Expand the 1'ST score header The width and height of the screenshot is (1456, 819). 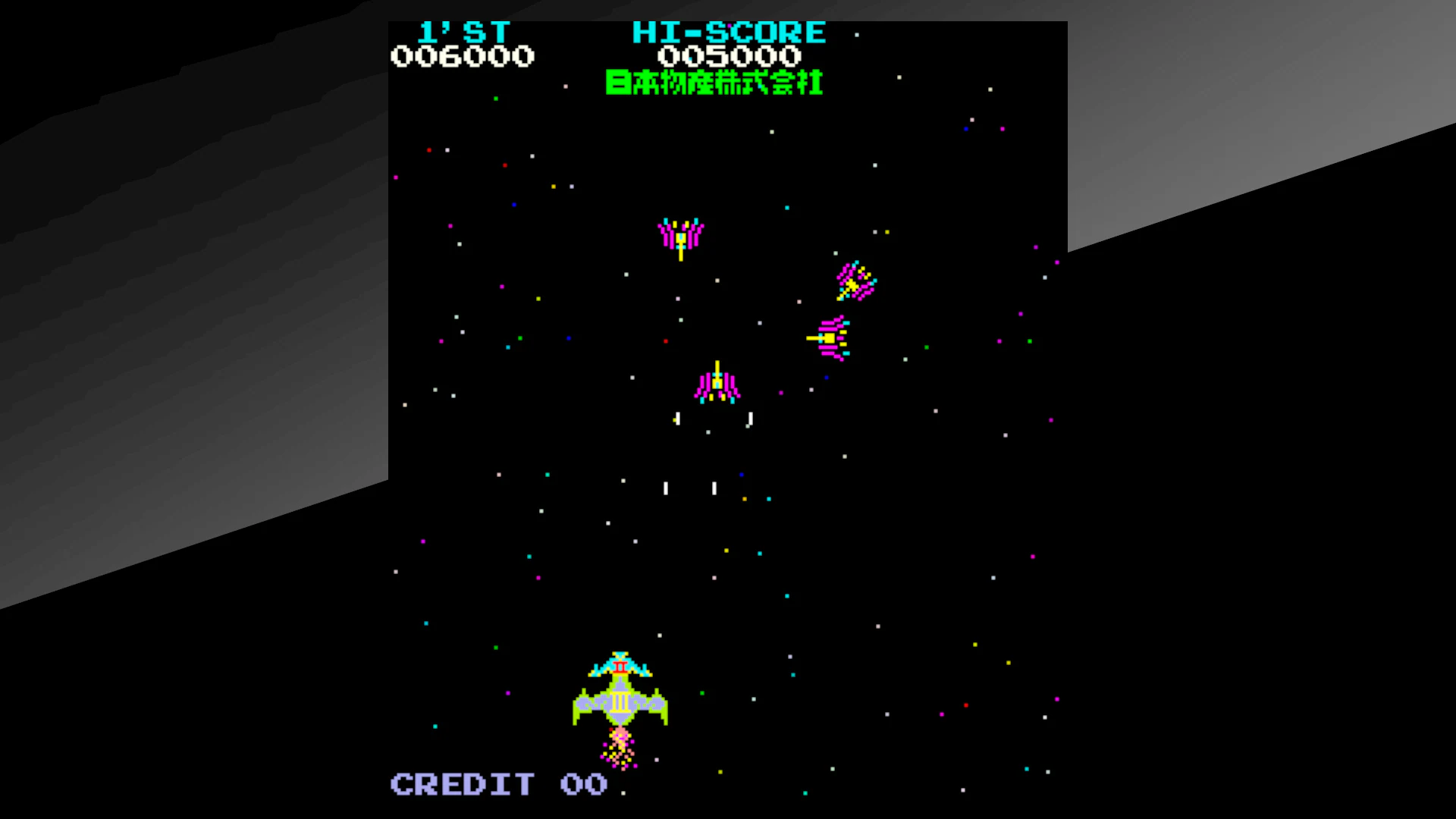[465, 32]
